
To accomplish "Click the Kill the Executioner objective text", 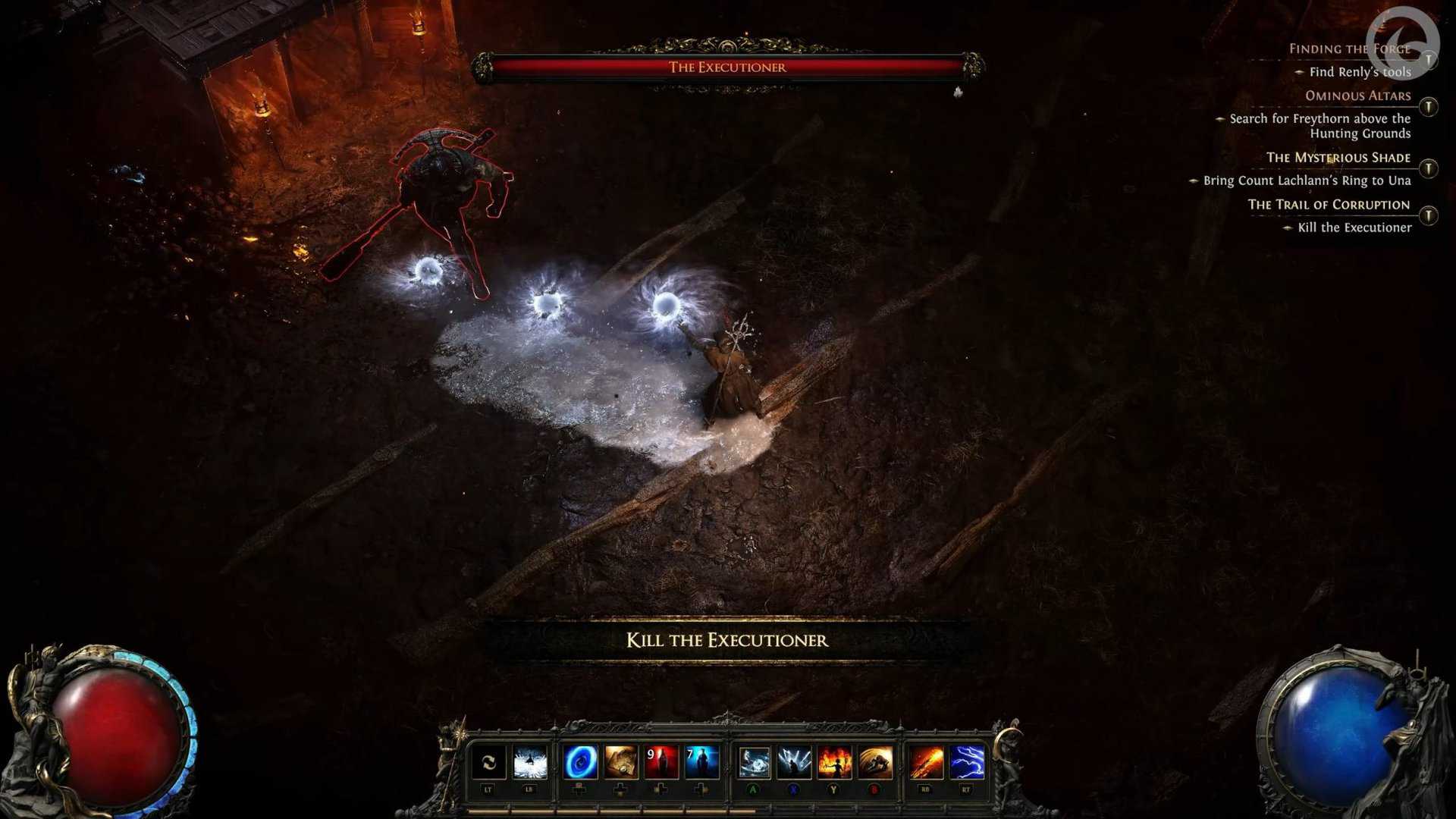I will point(1354,227).
